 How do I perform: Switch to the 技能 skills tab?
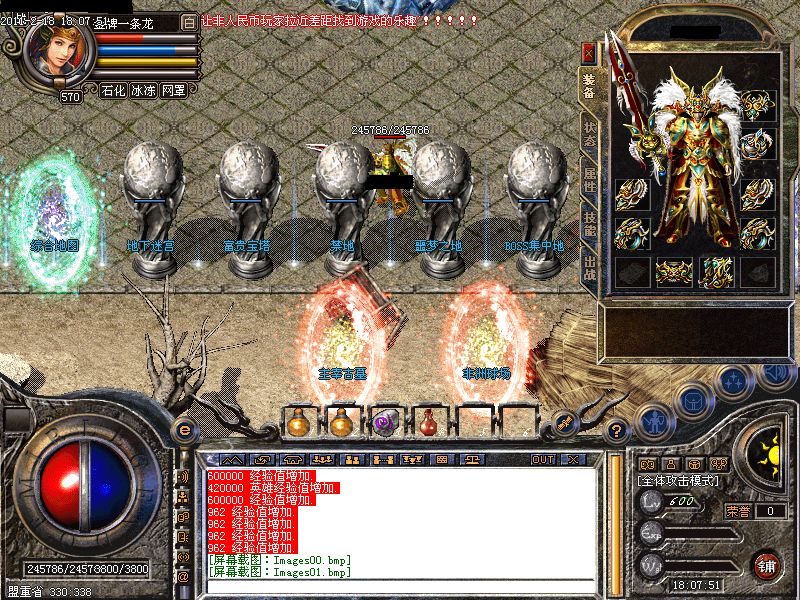[x=589, y=227]
